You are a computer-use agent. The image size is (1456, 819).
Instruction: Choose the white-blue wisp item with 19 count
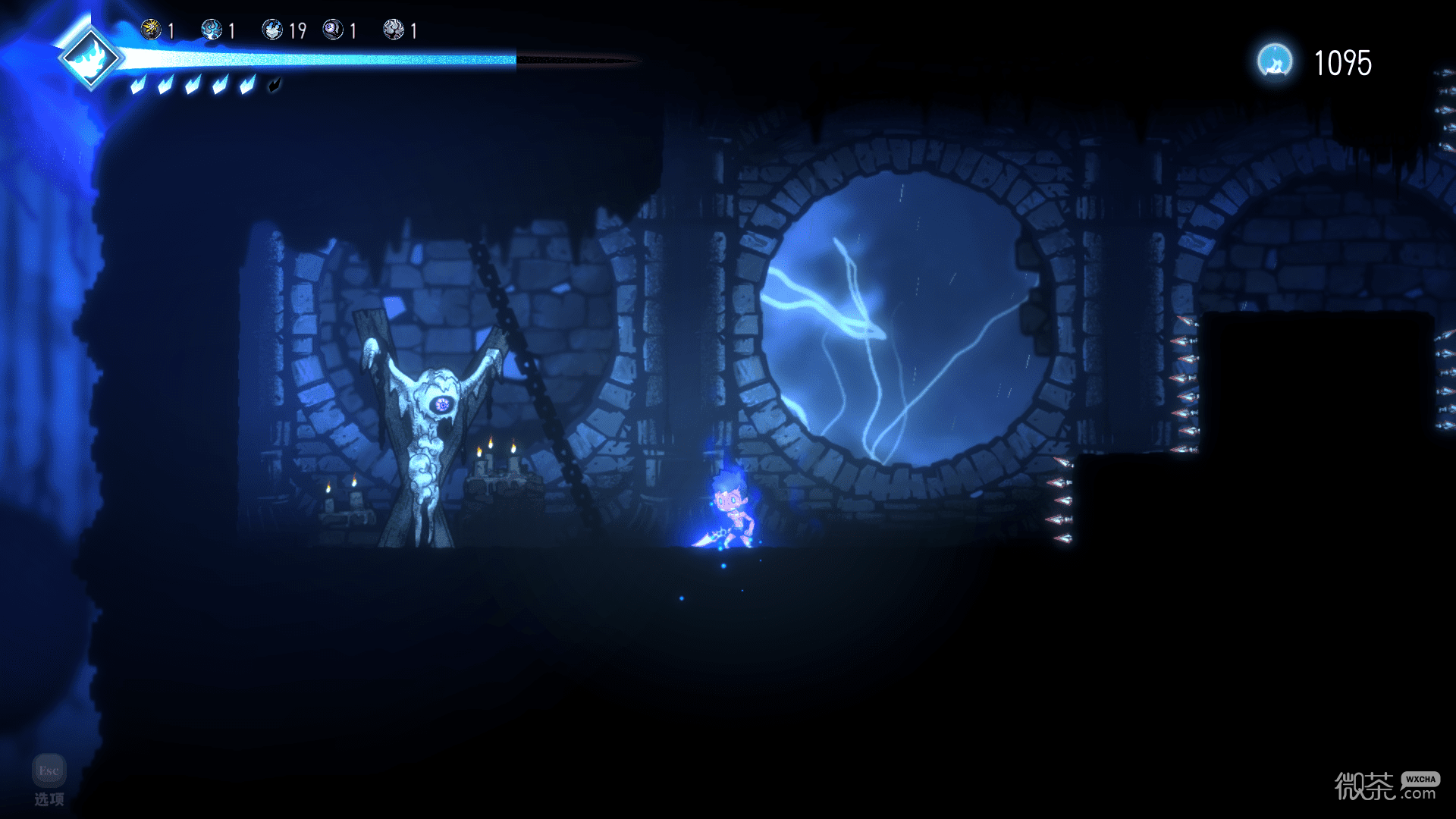click(272, 30)
